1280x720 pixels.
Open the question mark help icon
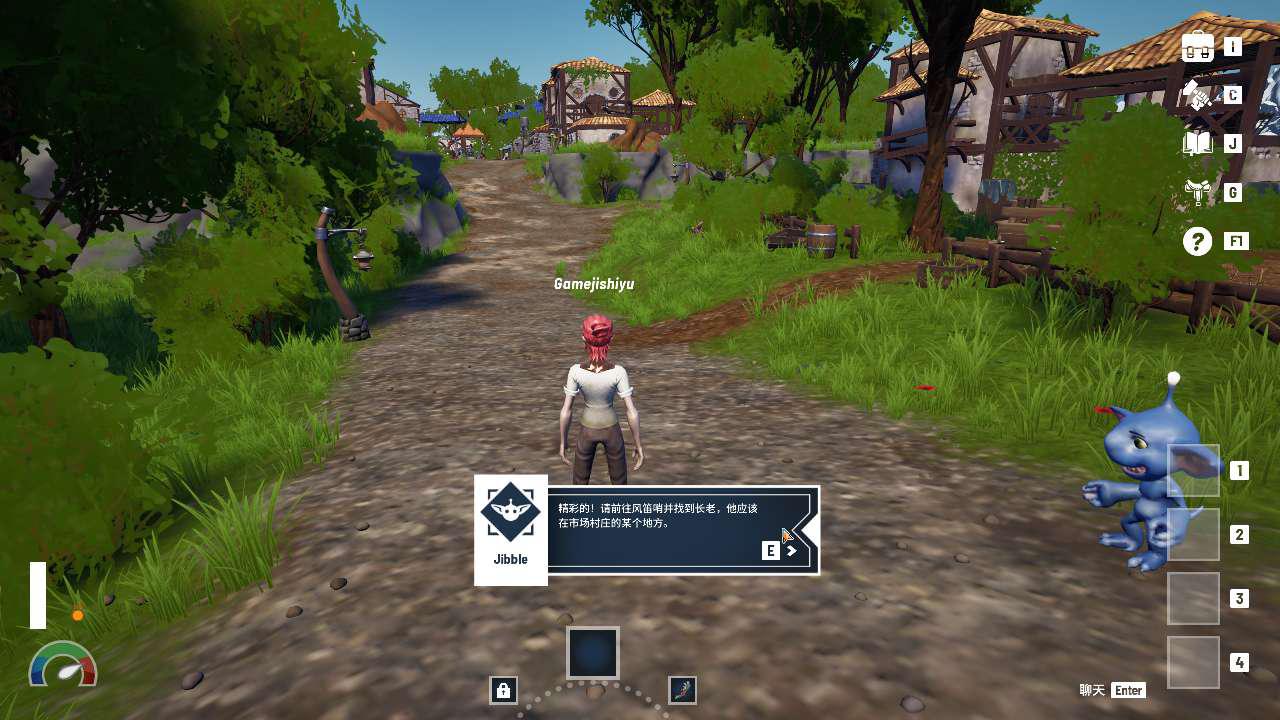pyautogui.click(x=1197, y=241)
